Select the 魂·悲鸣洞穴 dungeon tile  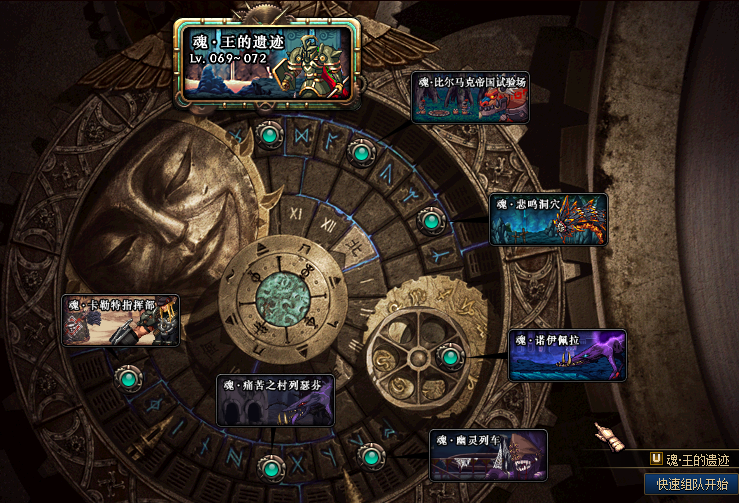click(x=548, y=220)
